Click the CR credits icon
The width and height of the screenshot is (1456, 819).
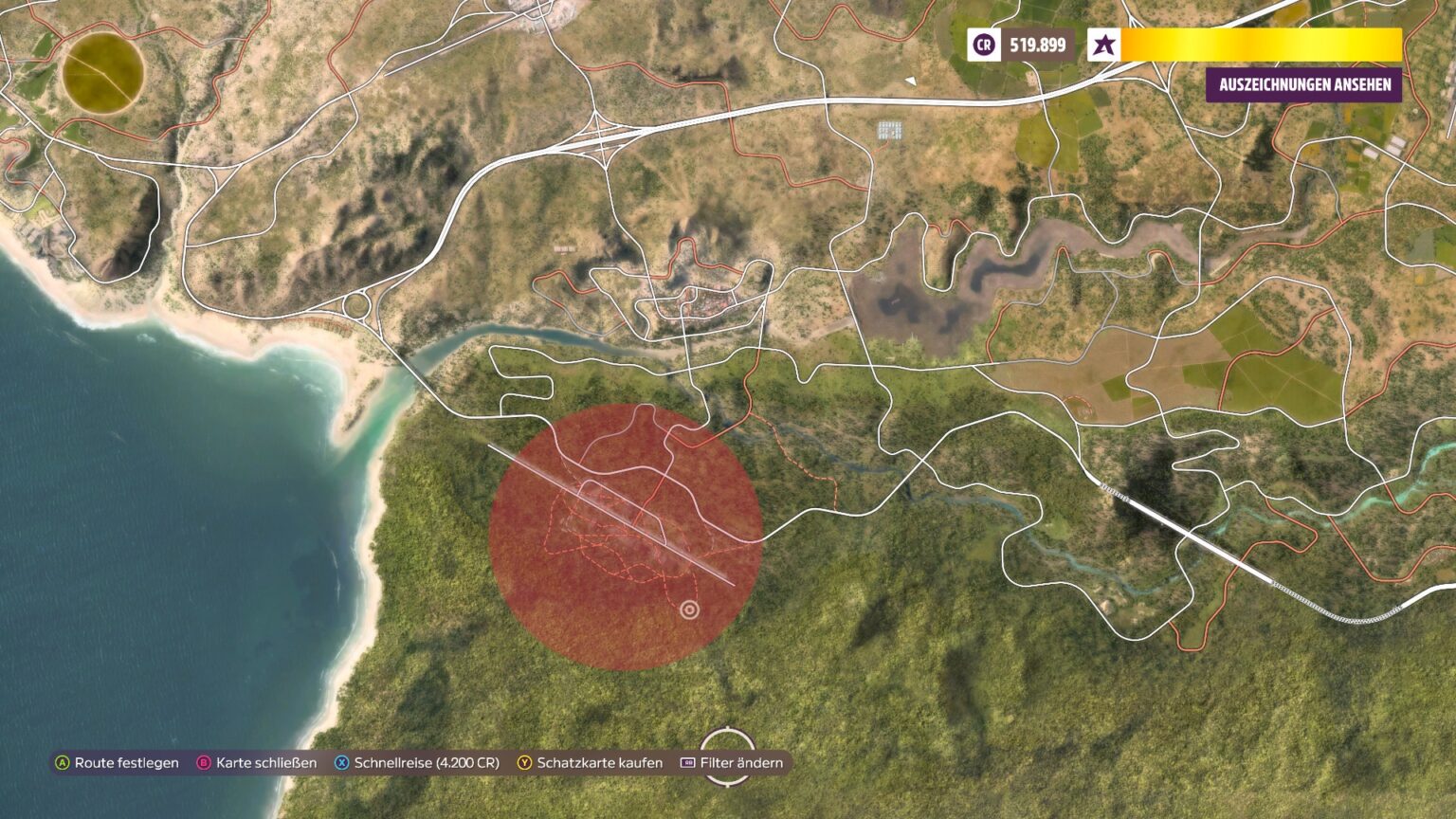(983, 44)
